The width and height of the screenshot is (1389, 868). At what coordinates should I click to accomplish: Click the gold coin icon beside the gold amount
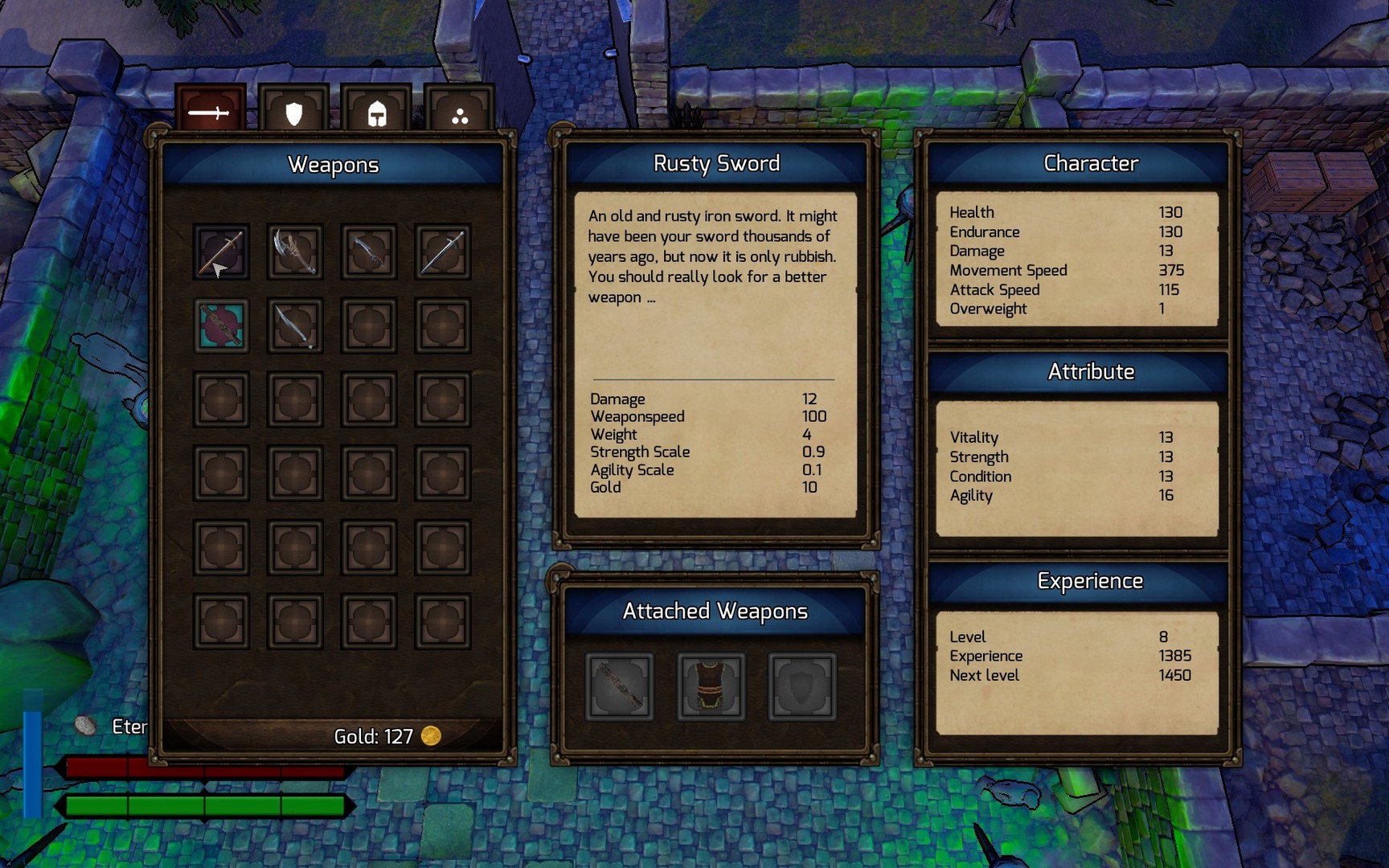(432, 736)
